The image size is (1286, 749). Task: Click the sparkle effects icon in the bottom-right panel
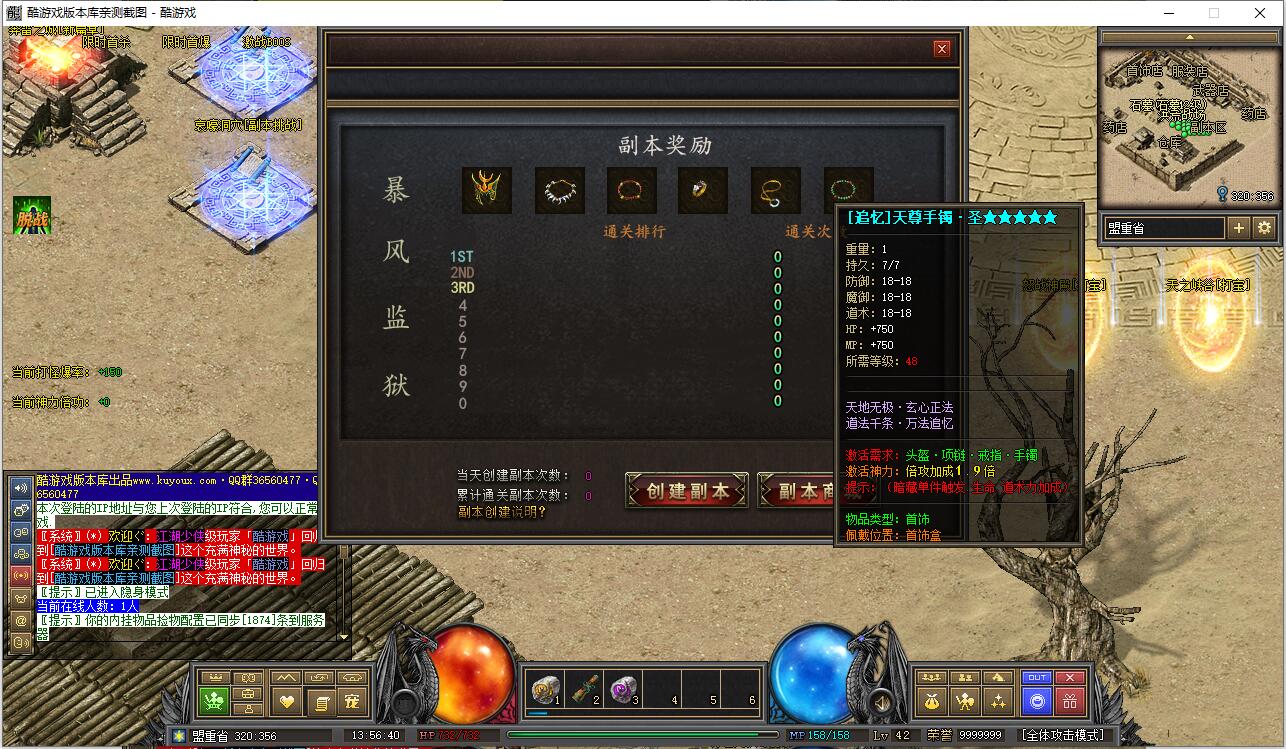click(998, 702)
